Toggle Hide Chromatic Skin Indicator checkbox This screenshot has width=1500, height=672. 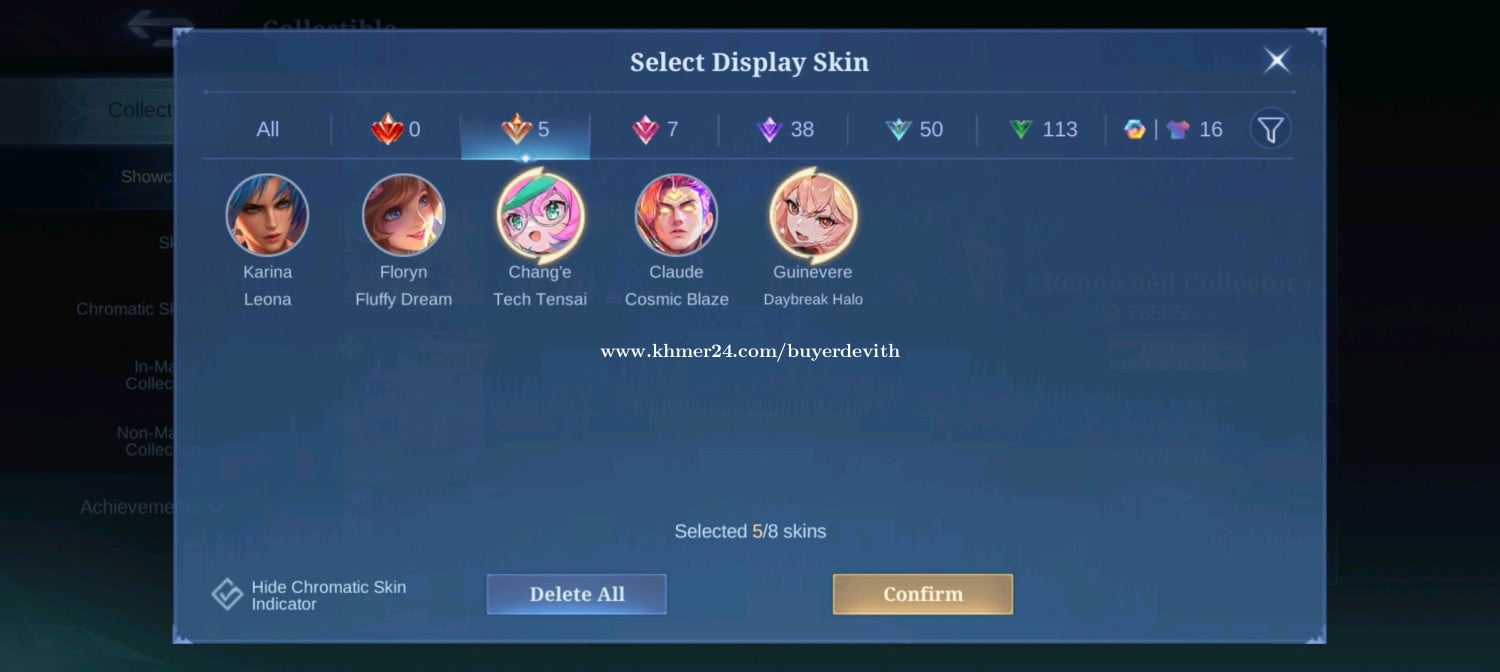227,595
